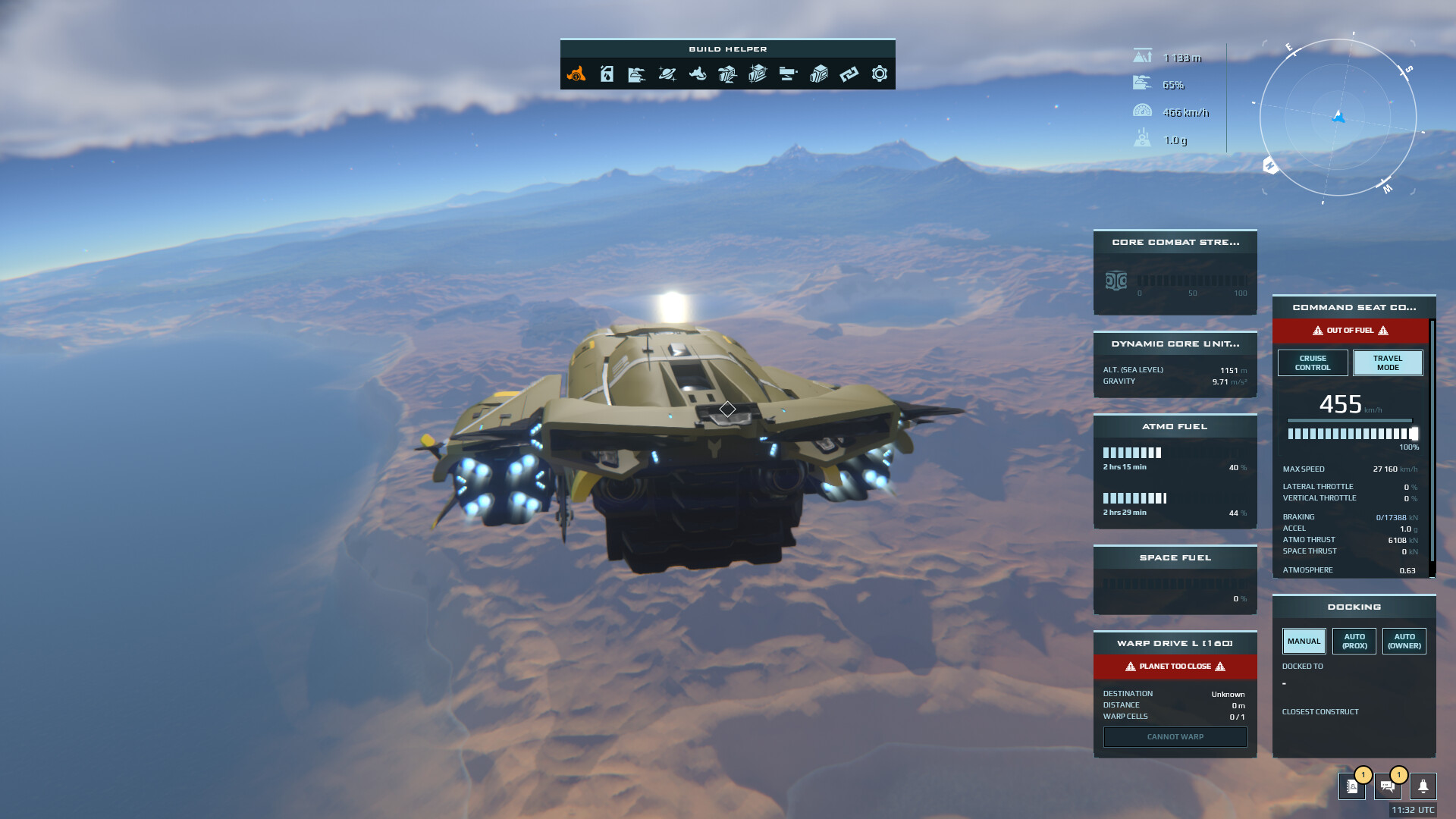This screenshot has width=1456, height=819.
Task: Click the altitude icon showing 1 133 m
Action: [x=1142, y=57]
